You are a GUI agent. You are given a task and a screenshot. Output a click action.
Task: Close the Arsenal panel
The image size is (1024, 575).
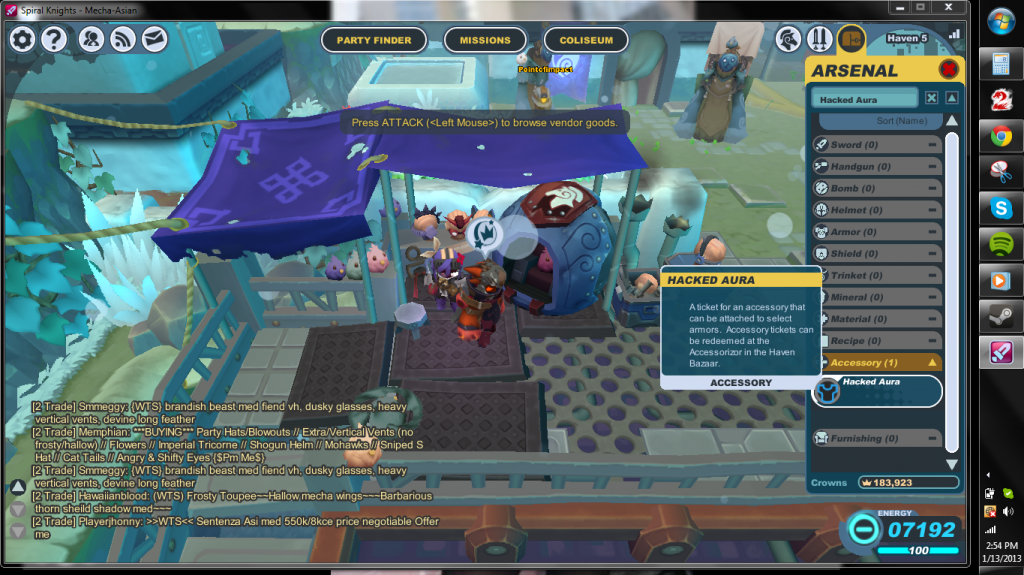tap(948, 69)
